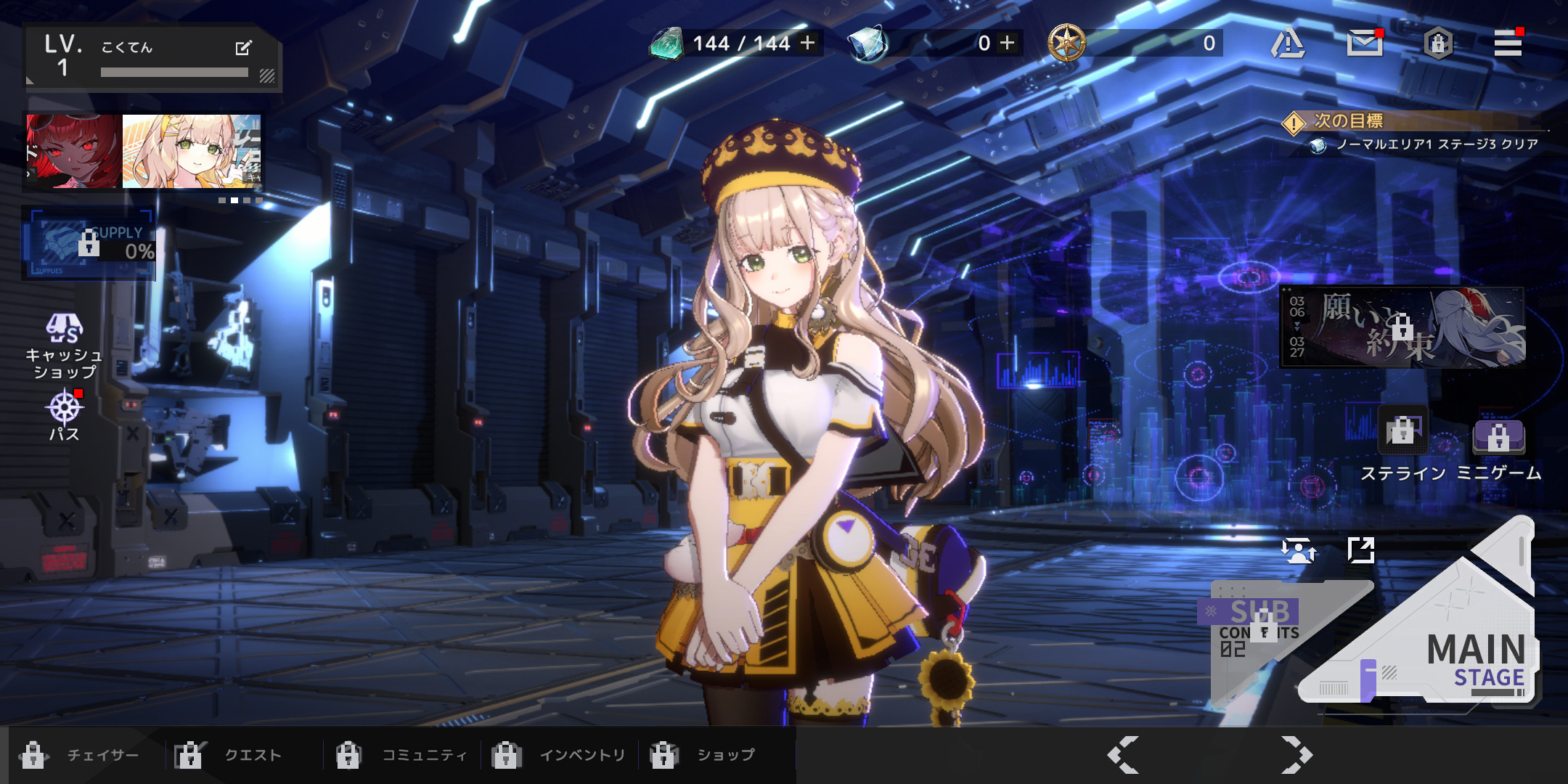Screen dimensions: 1568x784
Task: Open the triangle warning notice icon
Action: click(1288, 44)
